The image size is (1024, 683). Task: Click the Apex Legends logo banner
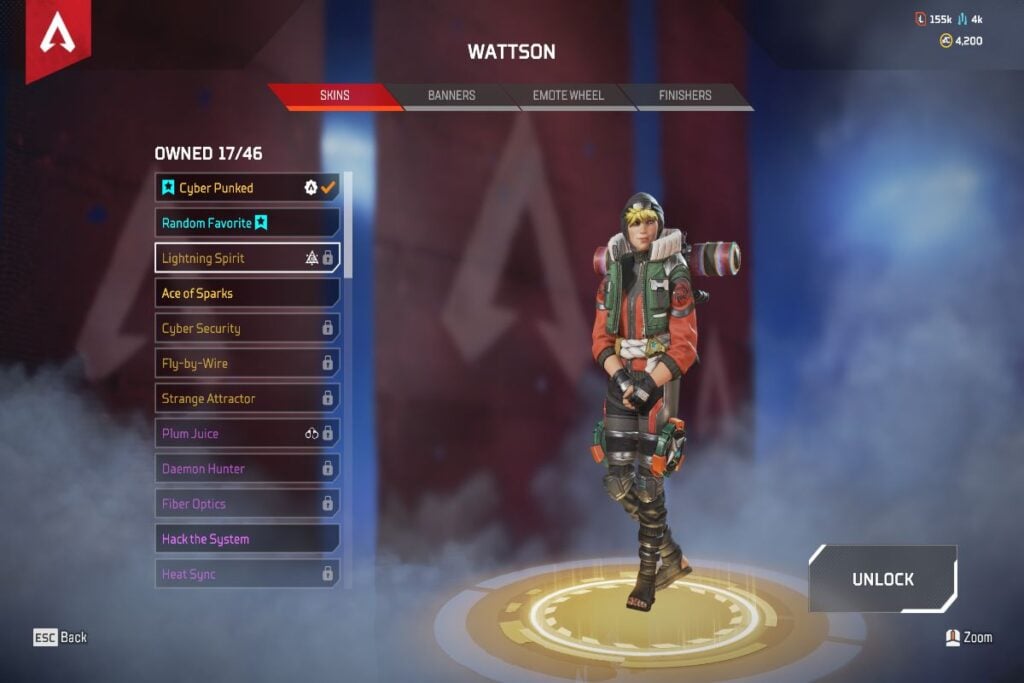point(58,38)
